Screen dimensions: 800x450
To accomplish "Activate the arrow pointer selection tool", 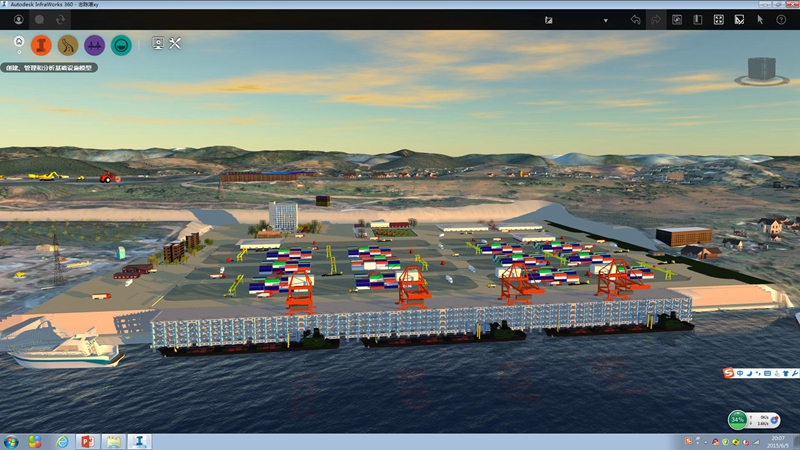I will (x=760, y=19).
